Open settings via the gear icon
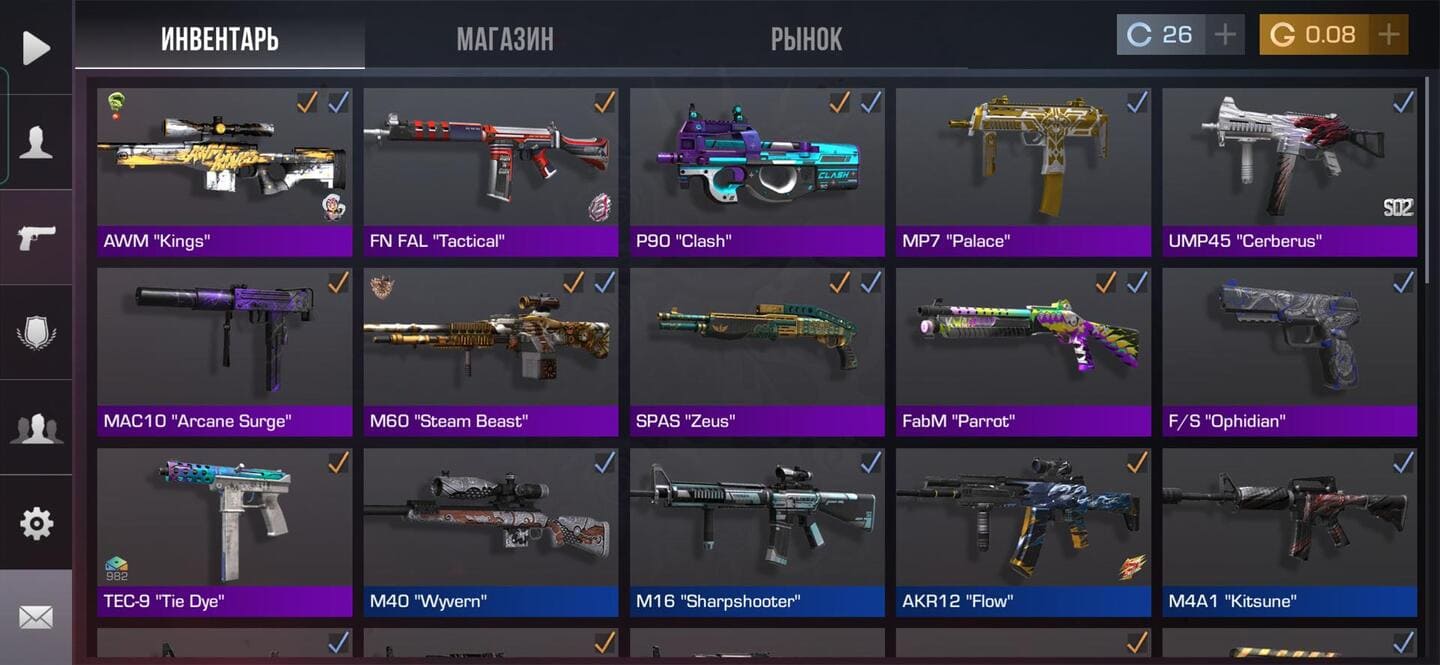The image size is (1440, 665). (36, 522)
